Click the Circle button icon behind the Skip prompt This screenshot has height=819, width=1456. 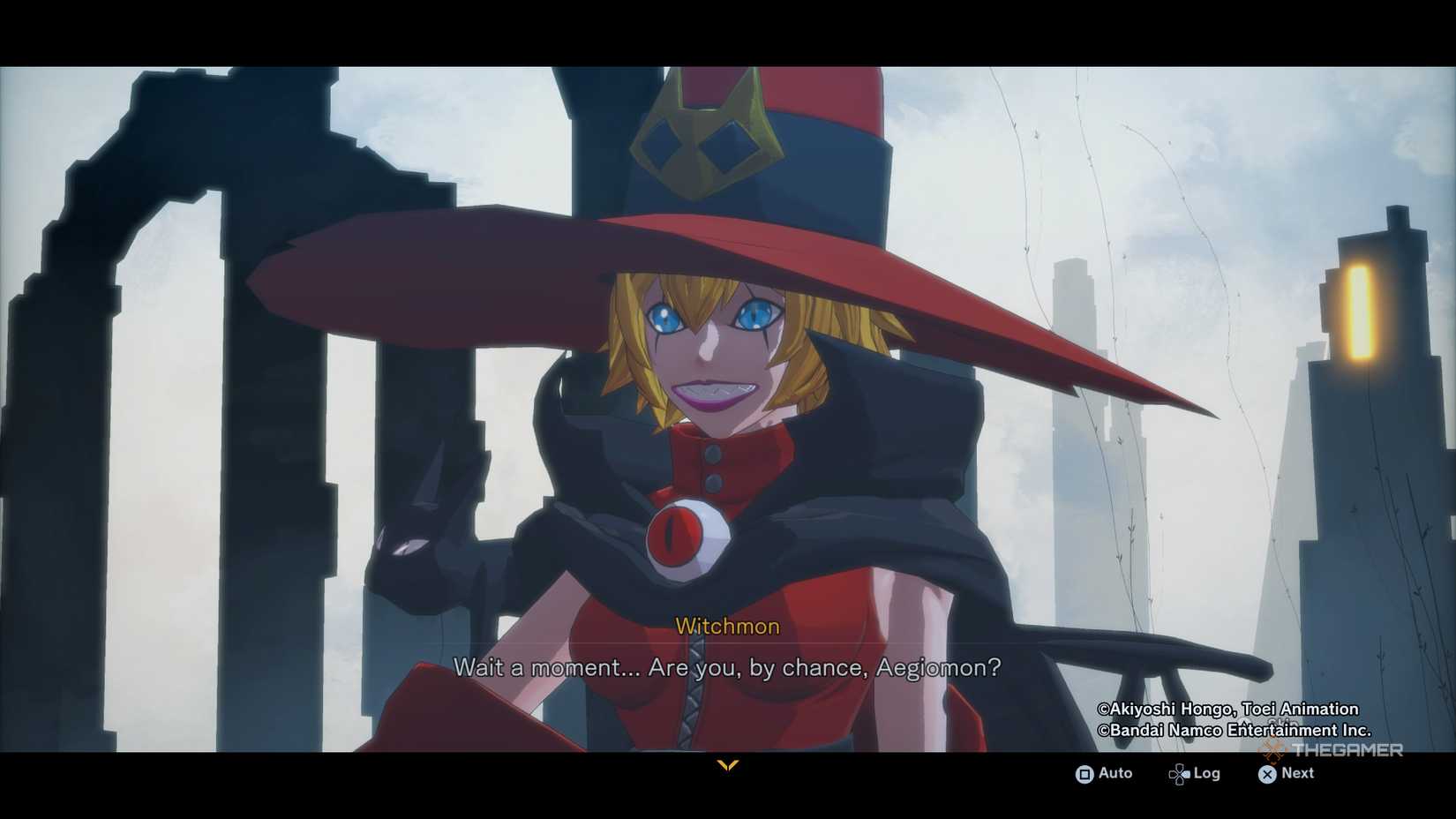(1246, 722)
